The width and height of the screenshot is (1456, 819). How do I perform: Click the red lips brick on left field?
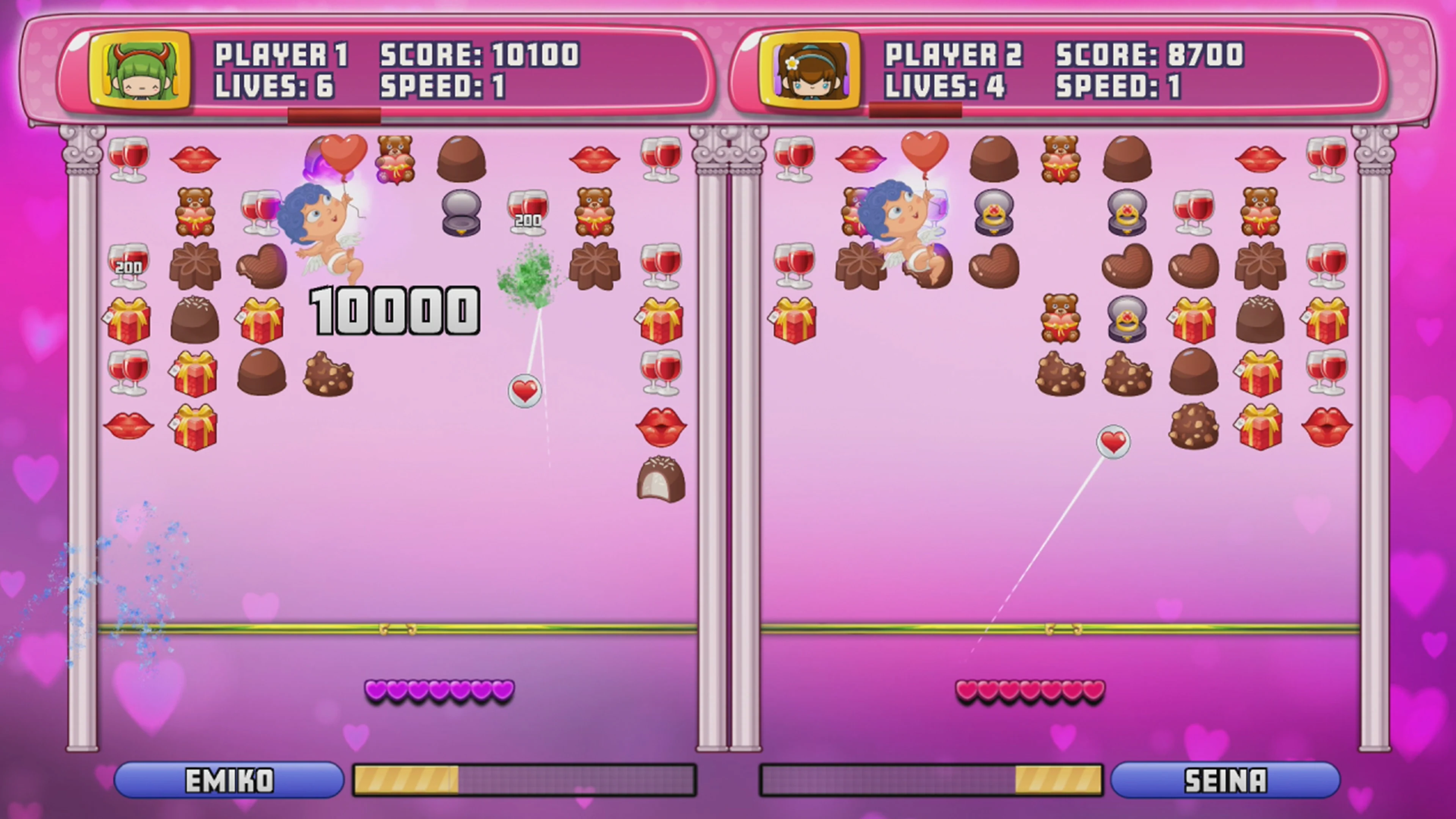(195, 160)
